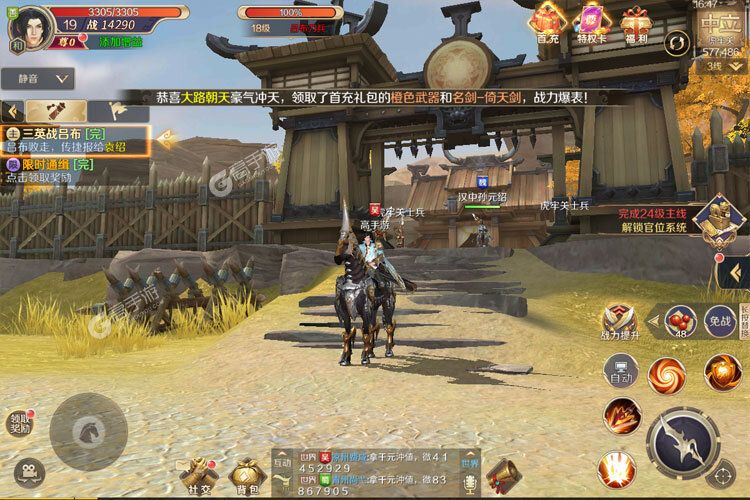Trigger the main sword attack button

(684, 438)
